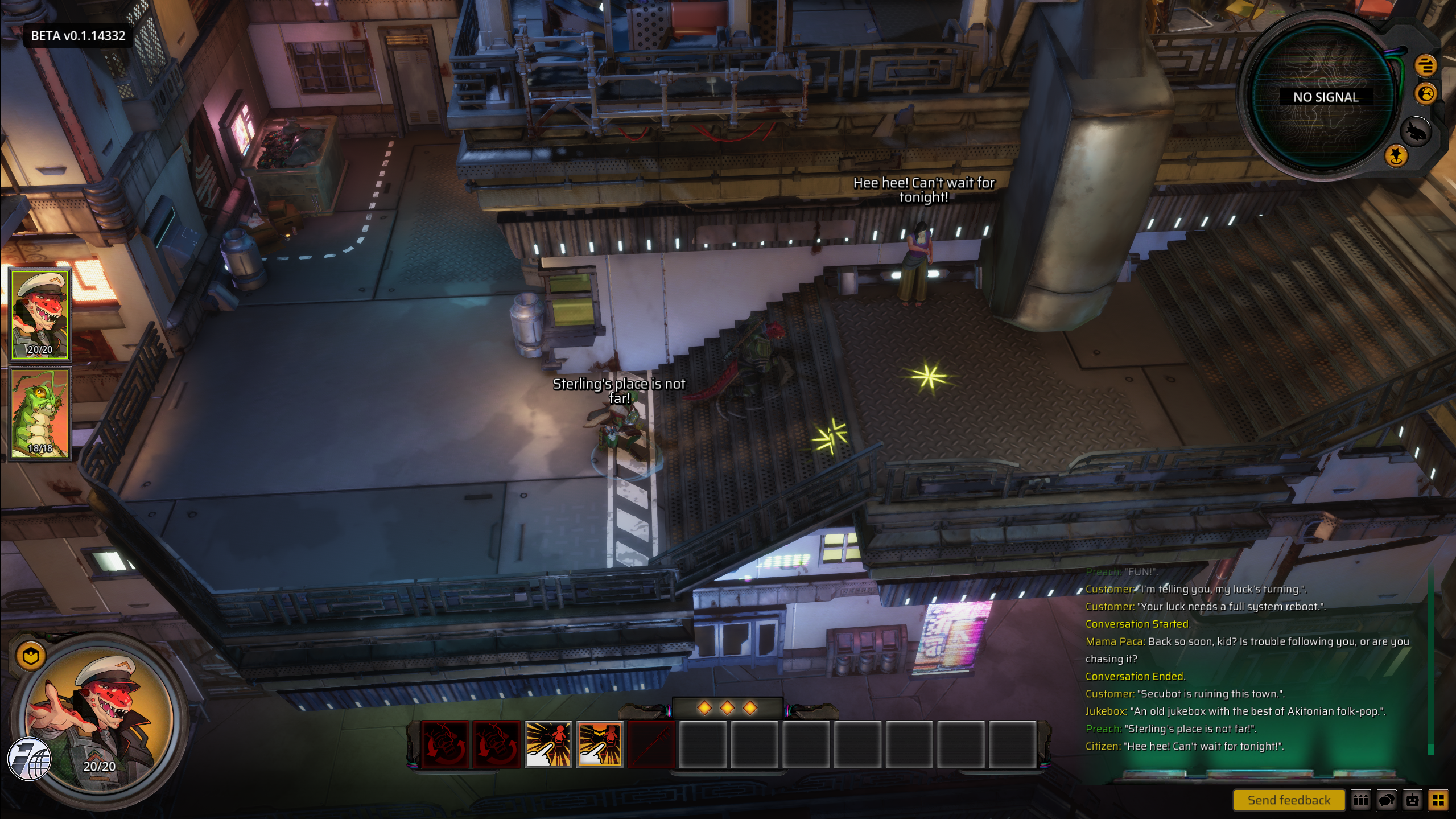Open the bullets icon panel
The height and width of the screenshot is (819, 1456).
[x=1360, y=800]
